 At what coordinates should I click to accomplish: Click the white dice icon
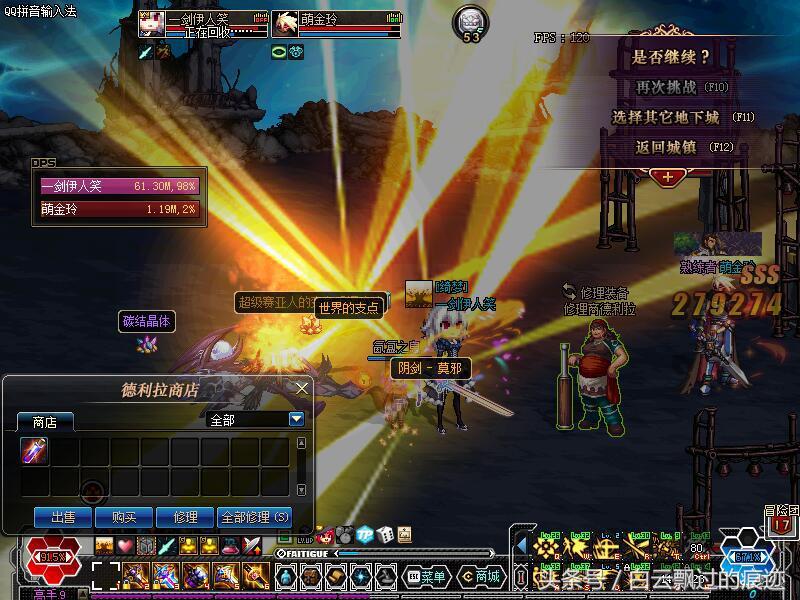tap(386, 535)
